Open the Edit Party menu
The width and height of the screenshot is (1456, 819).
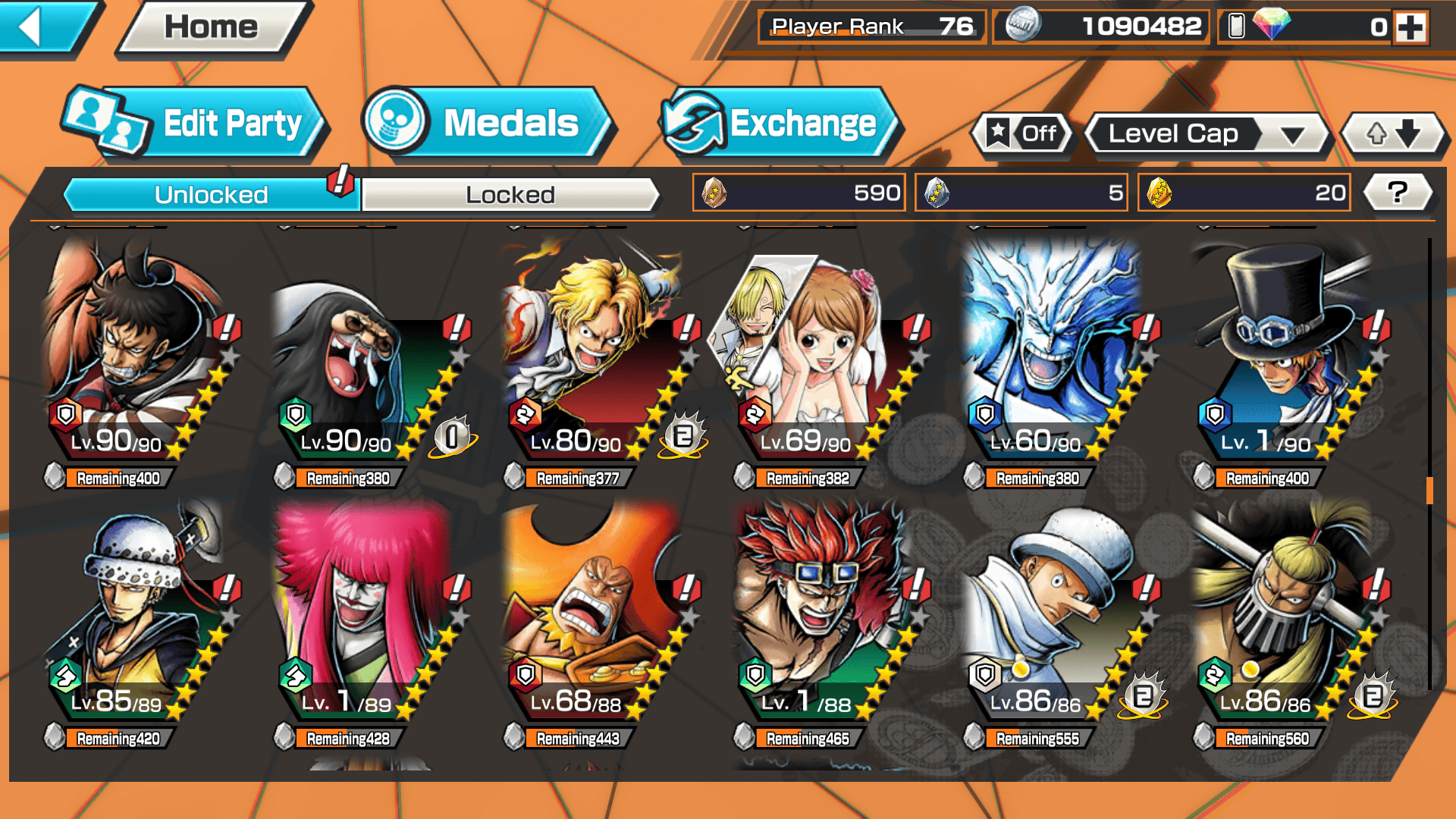(196, 124)
